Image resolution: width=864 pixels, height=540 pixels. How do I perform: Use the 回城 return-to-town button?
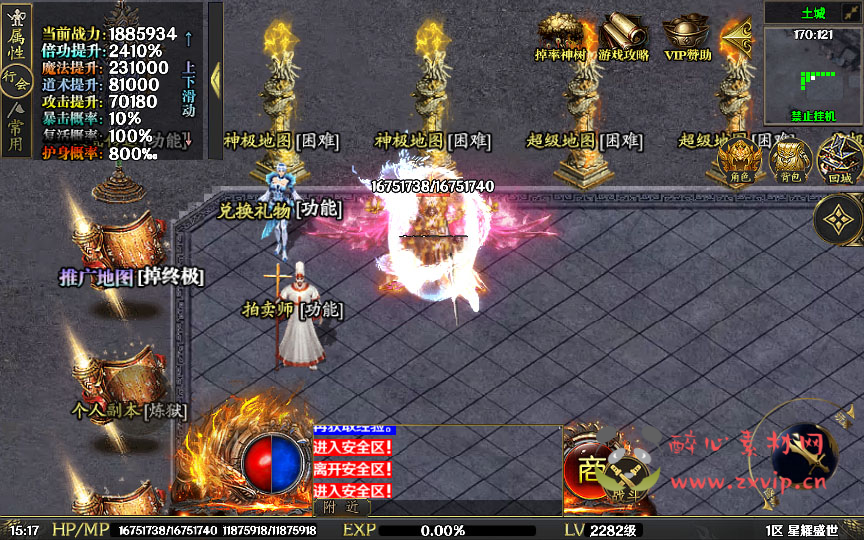point(838,161)
